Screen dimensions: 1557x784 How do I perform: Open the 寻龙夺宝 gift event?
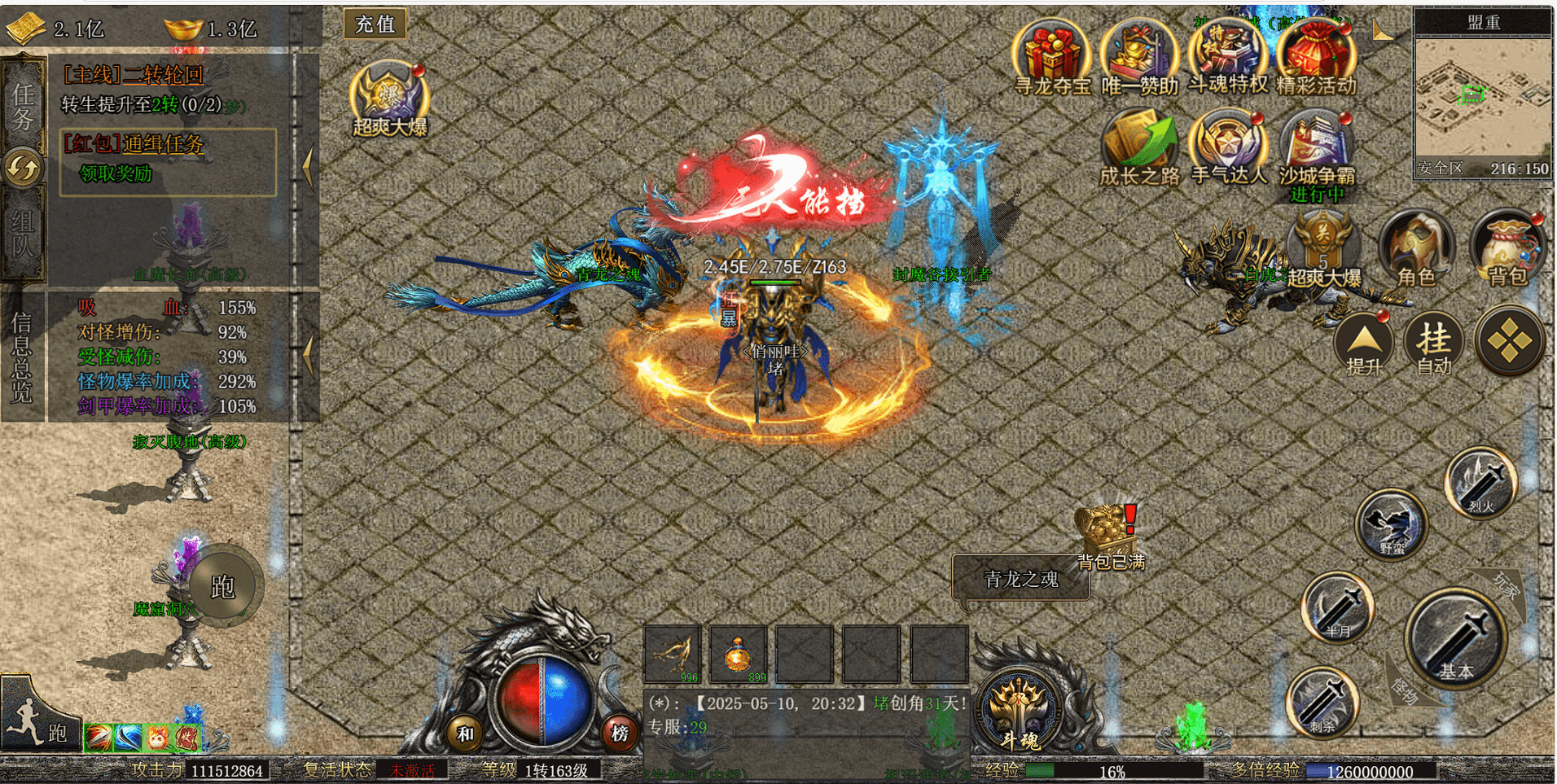(x=1051, y=55)
